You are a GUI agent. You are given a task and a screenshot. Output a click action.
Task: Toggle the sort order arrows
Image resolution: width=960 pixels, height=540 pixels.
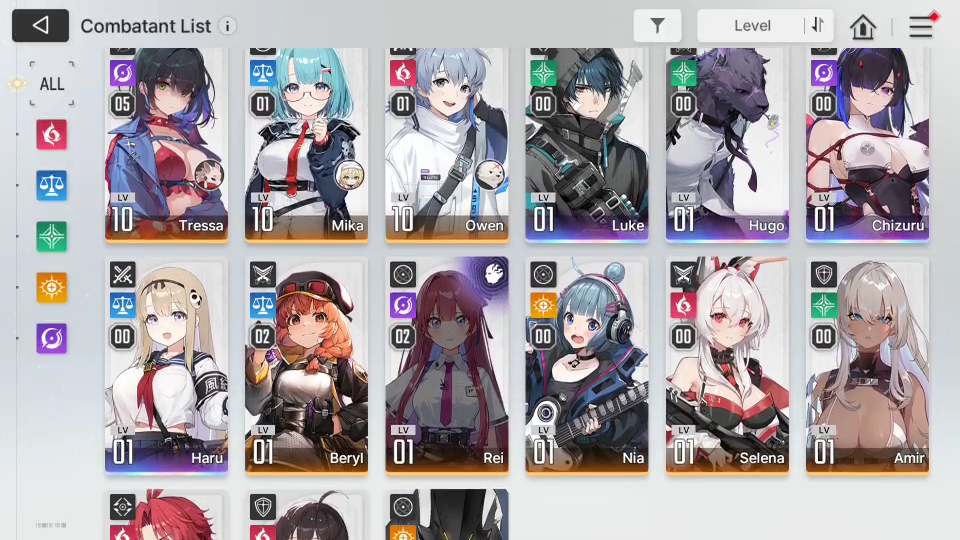coord(818,26)
